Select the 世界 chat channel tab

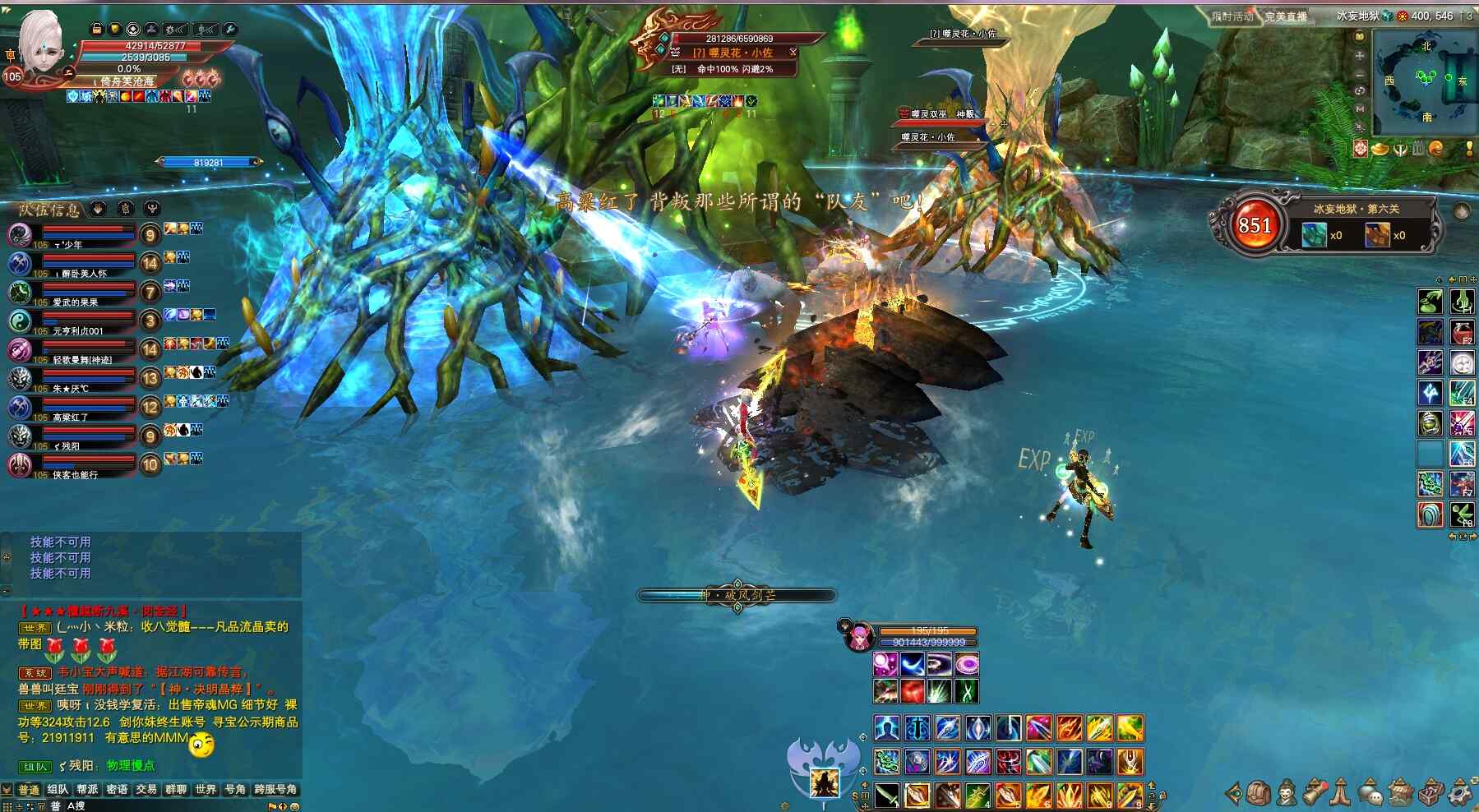pos(206,790)
